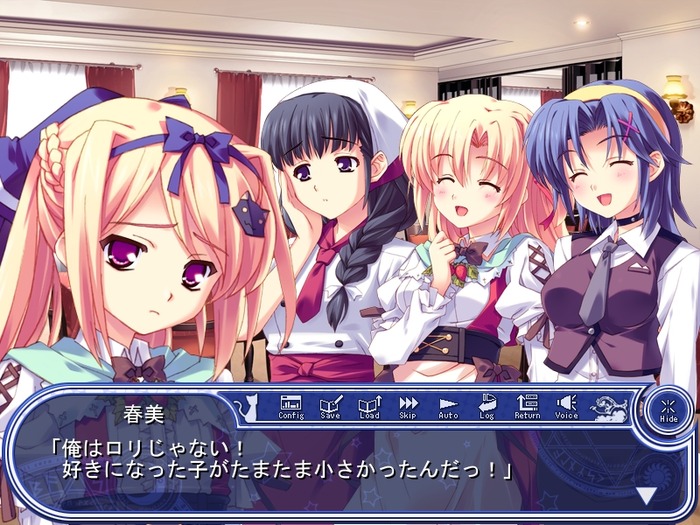Click the cat silhouette icon
This screenshot has height=525, width=700.
click(245, 406)
